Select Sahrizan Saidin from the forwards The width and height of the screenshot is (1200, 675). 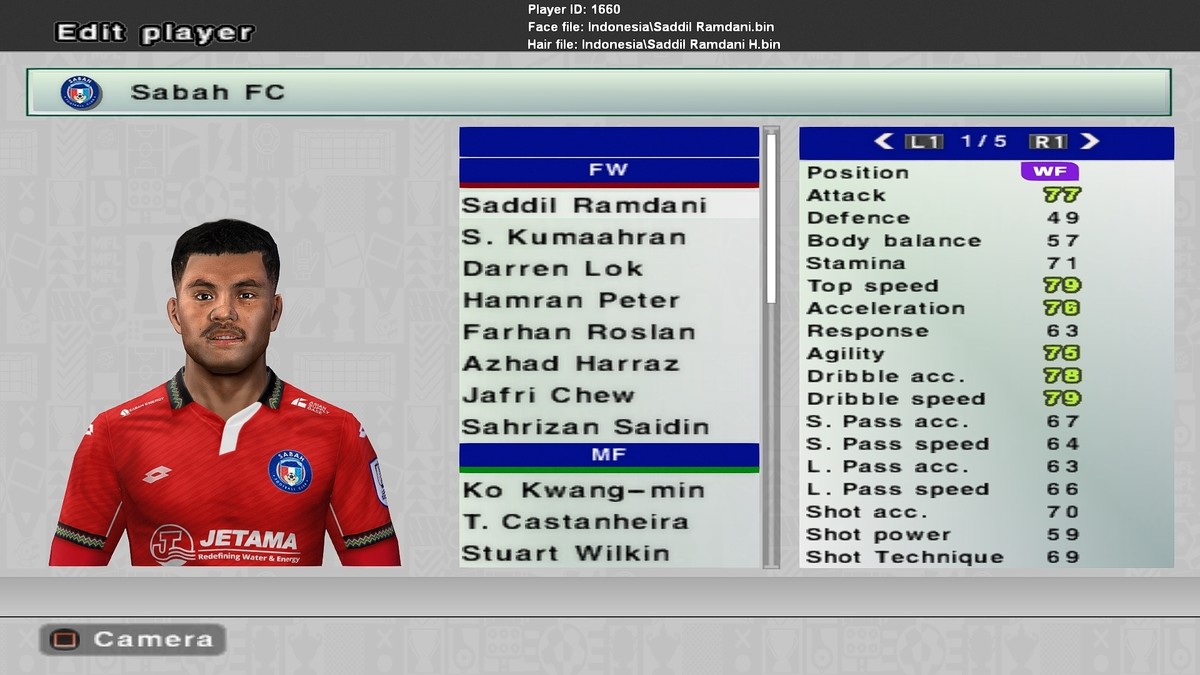pyautogui.click(x=586, y=427)
